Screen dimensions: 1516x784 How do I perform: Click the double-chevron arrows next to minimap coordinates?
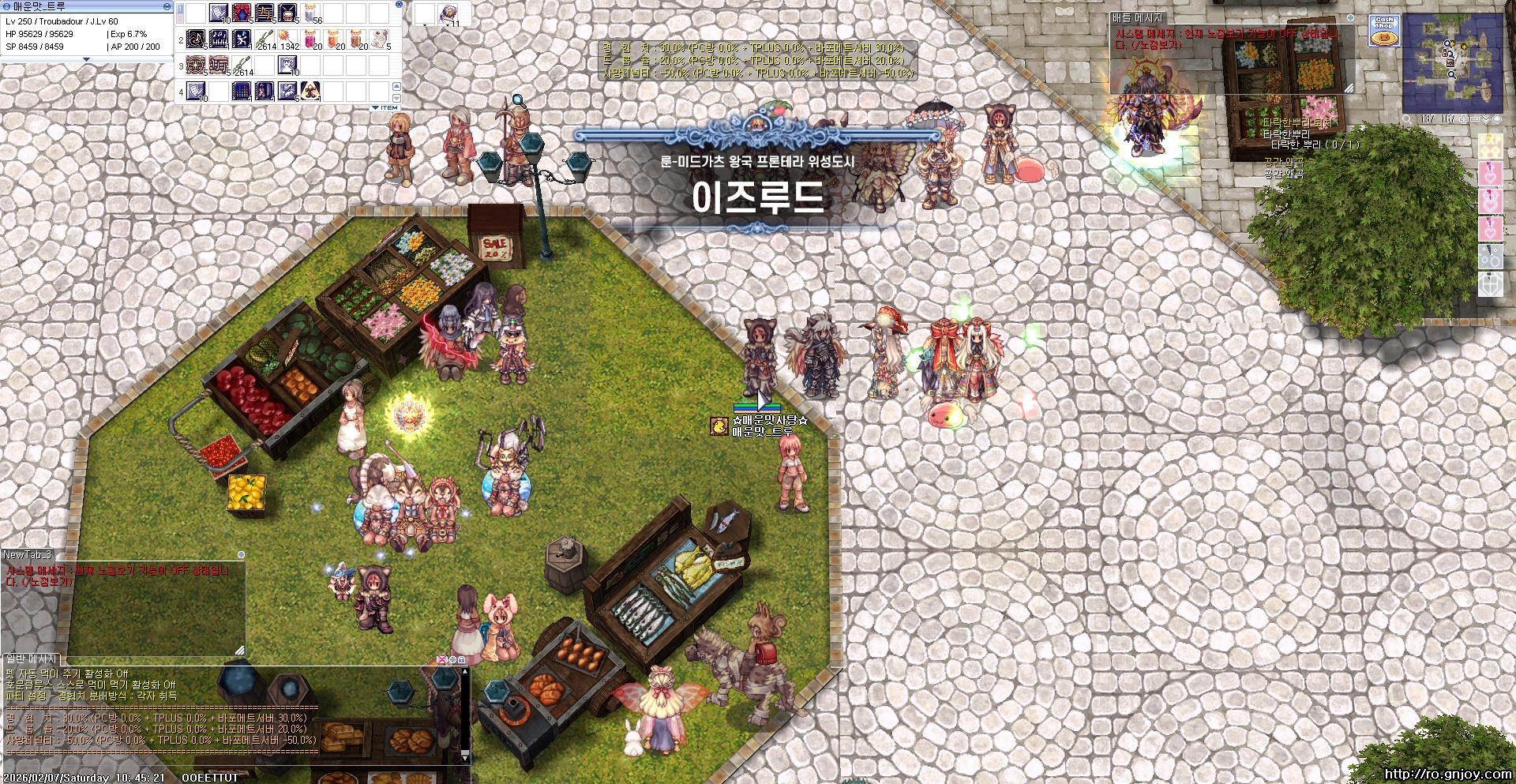pos(1486,118)
